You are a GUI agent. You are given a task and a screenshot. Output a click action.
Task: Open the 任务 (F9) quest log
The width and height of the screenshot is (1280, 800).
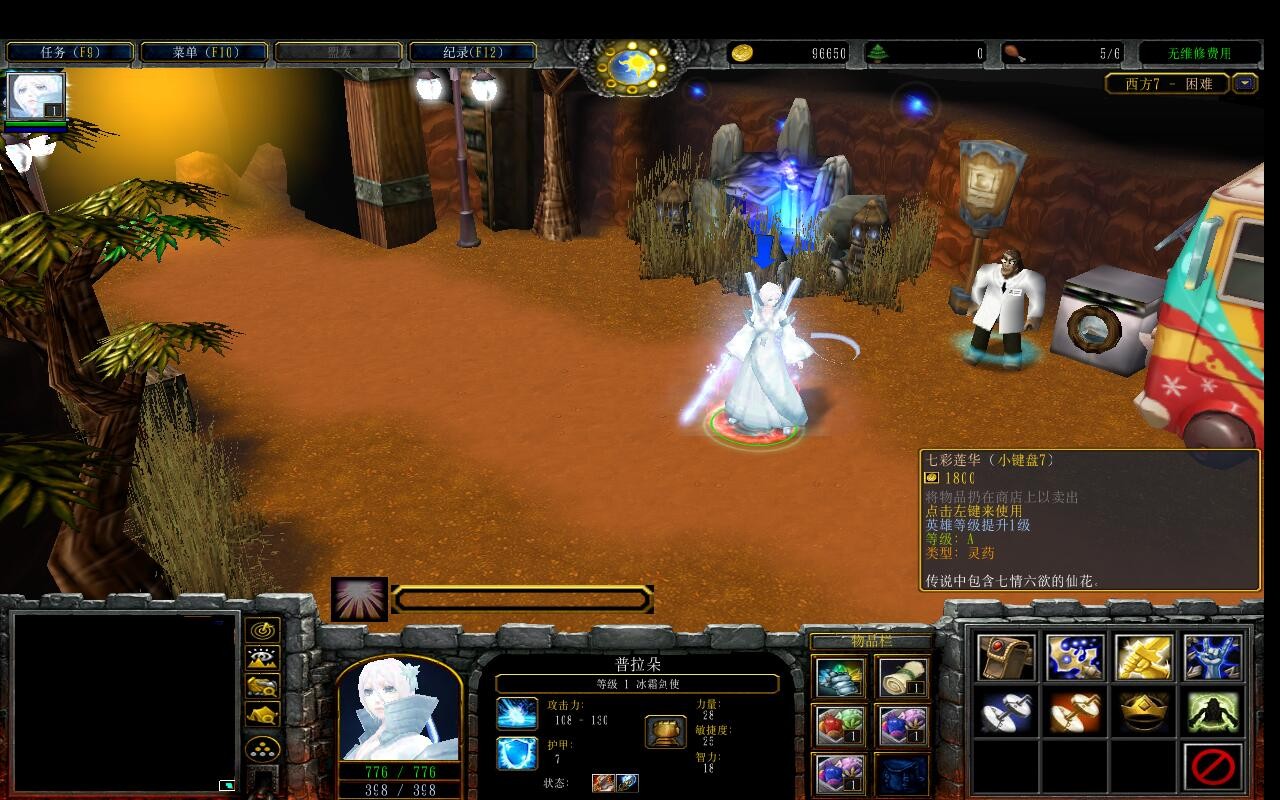[70, 53]
